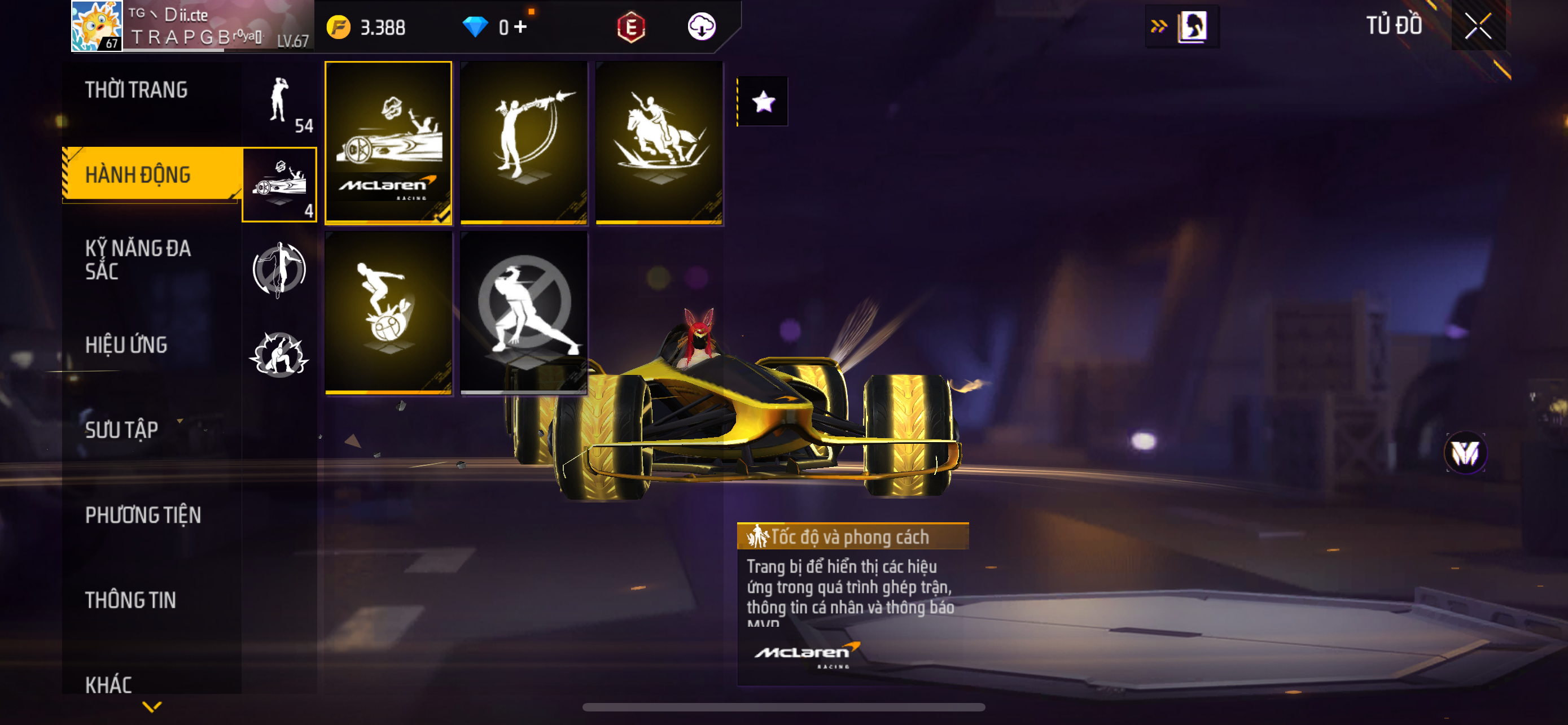Close the wardrobe screen
This screenshot has width=1568, height=725.
point(1477,26)
